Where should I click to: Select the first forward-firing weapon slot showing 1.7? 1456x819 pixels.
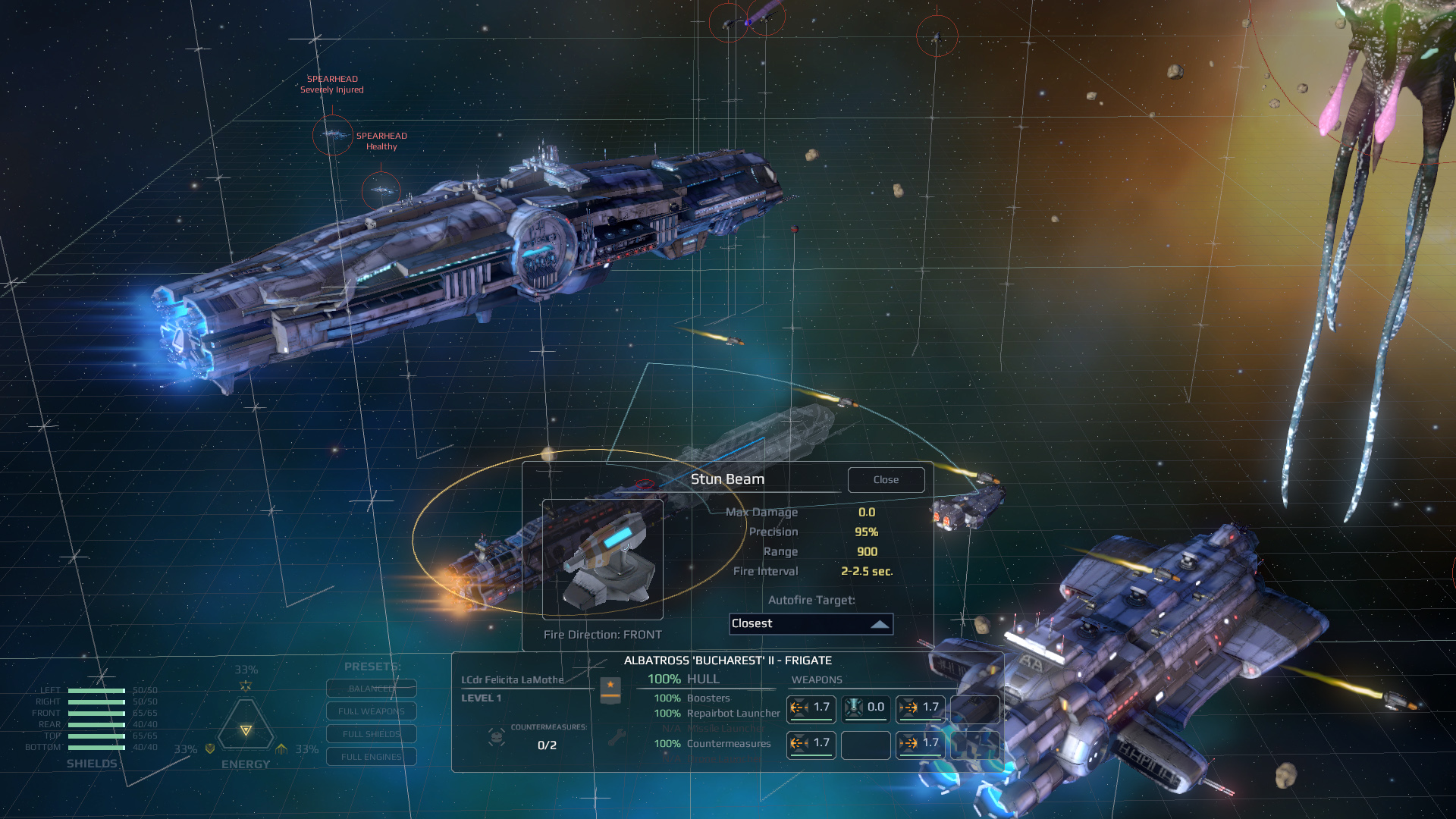(811, 710)
